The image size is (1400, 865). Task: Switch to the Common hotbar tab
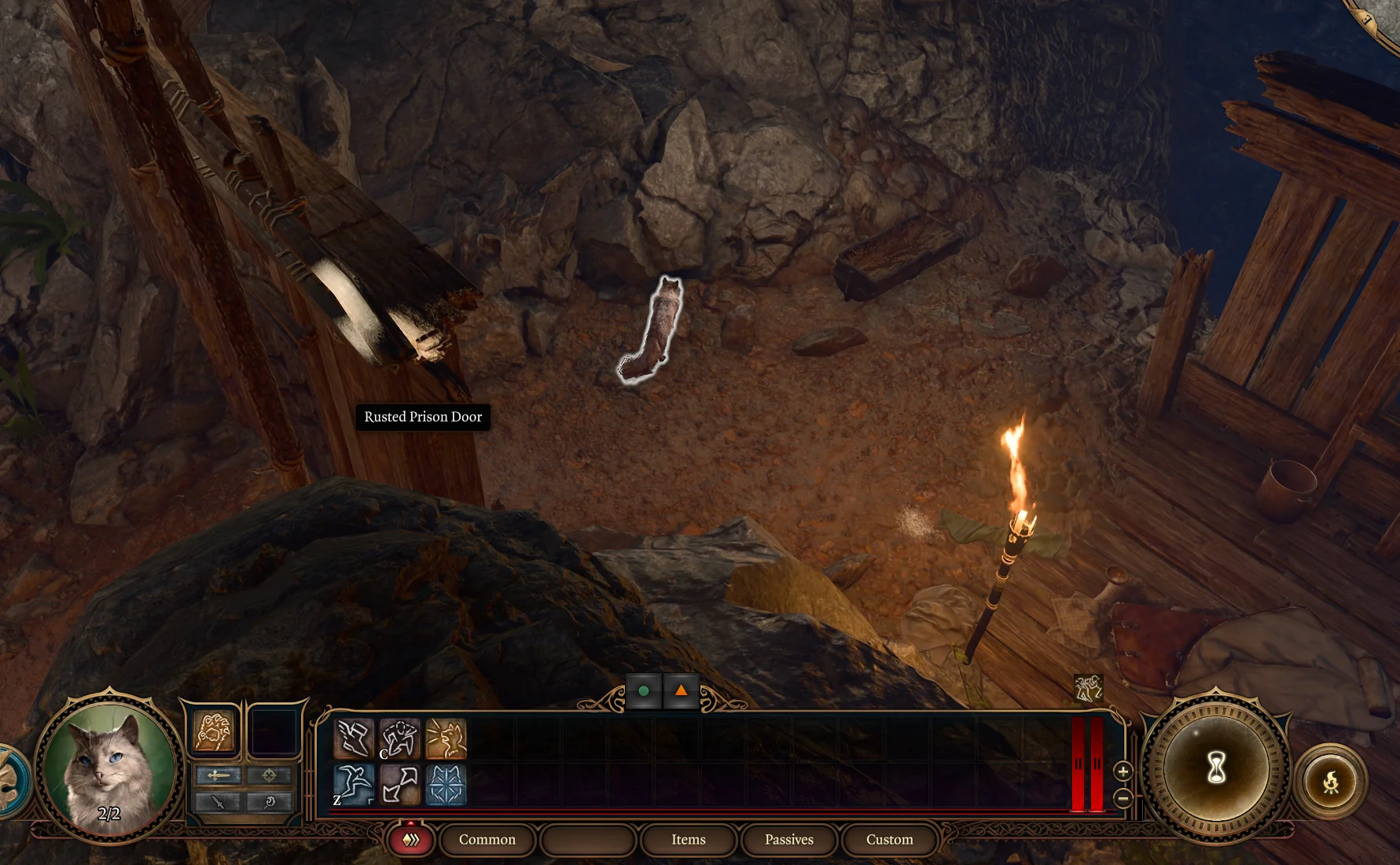pyautogui.click(x=487, y=840)
